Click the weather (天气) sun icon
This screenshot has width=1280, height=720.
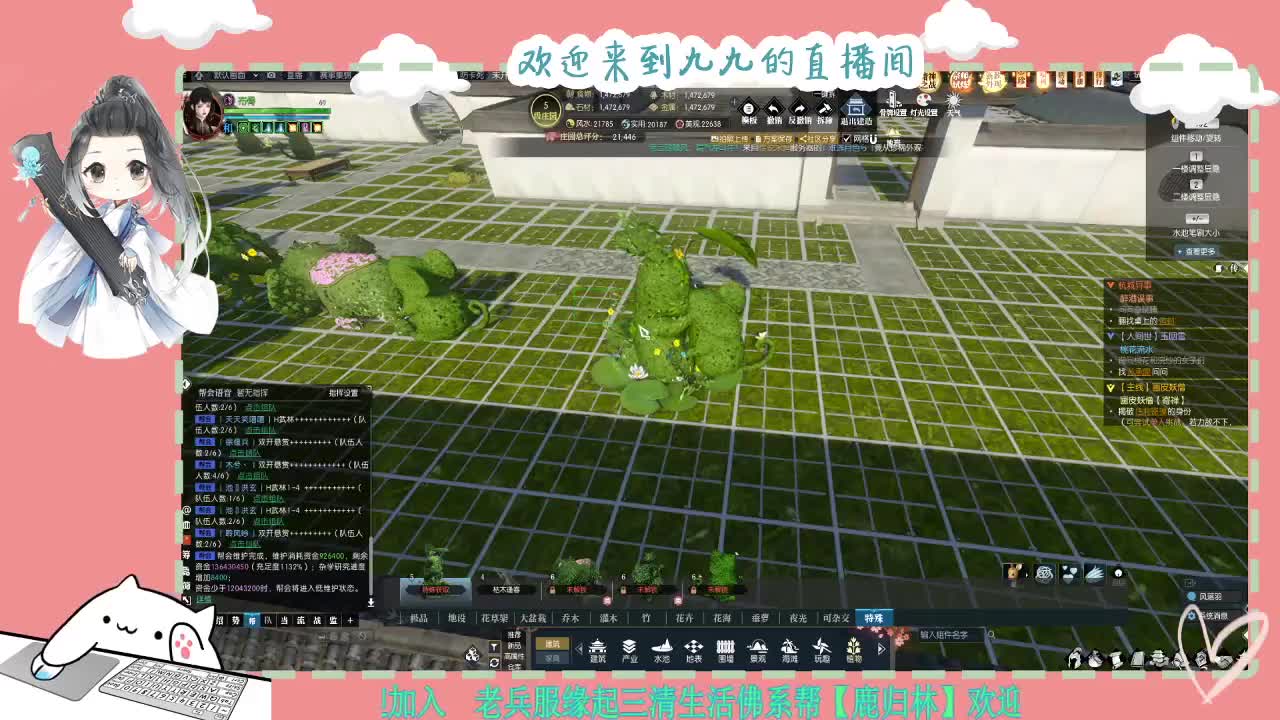(x=952, y=100)
